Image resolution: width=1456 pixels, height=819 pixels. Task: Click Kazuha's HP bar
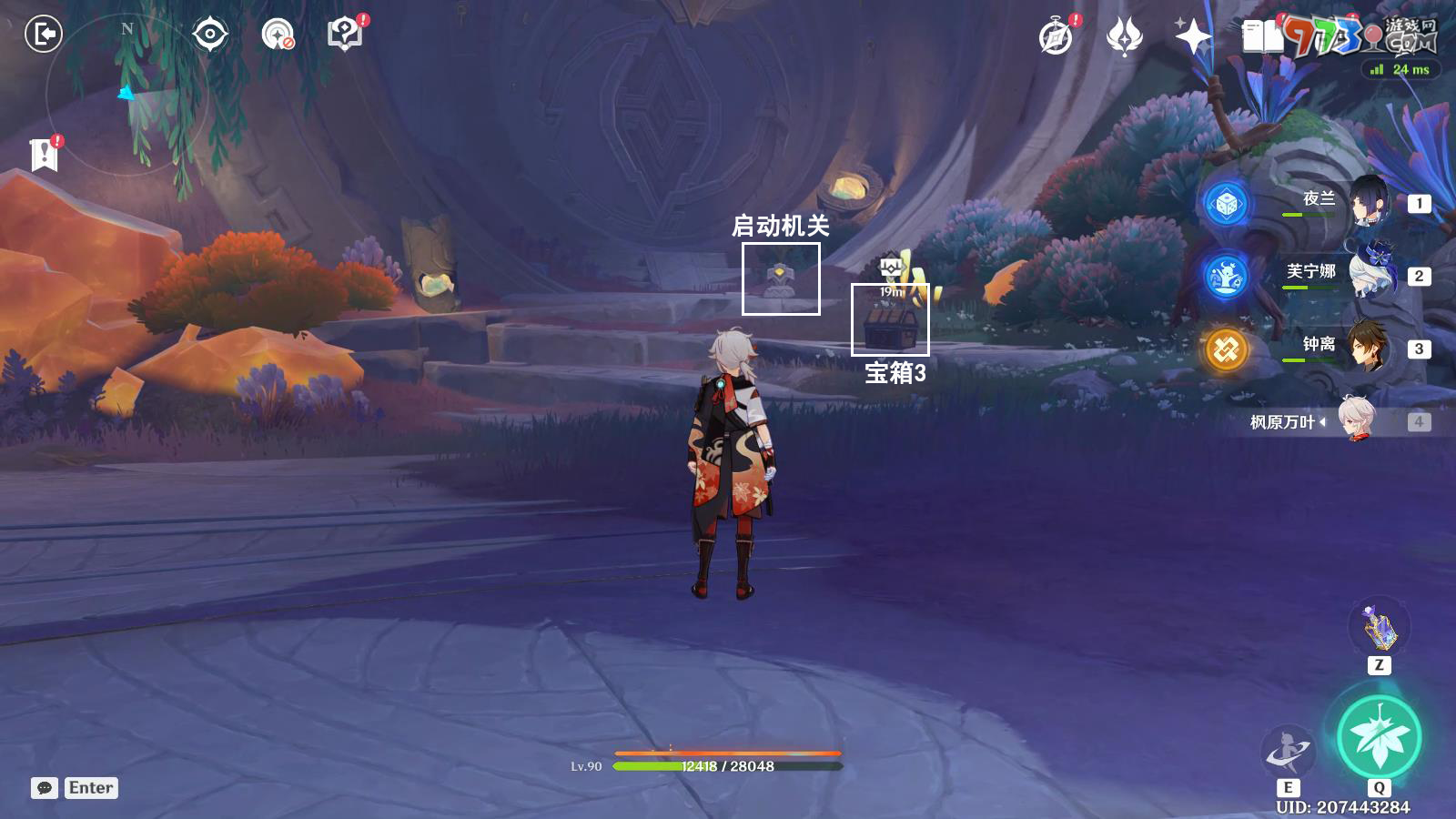tap(728, 765)
